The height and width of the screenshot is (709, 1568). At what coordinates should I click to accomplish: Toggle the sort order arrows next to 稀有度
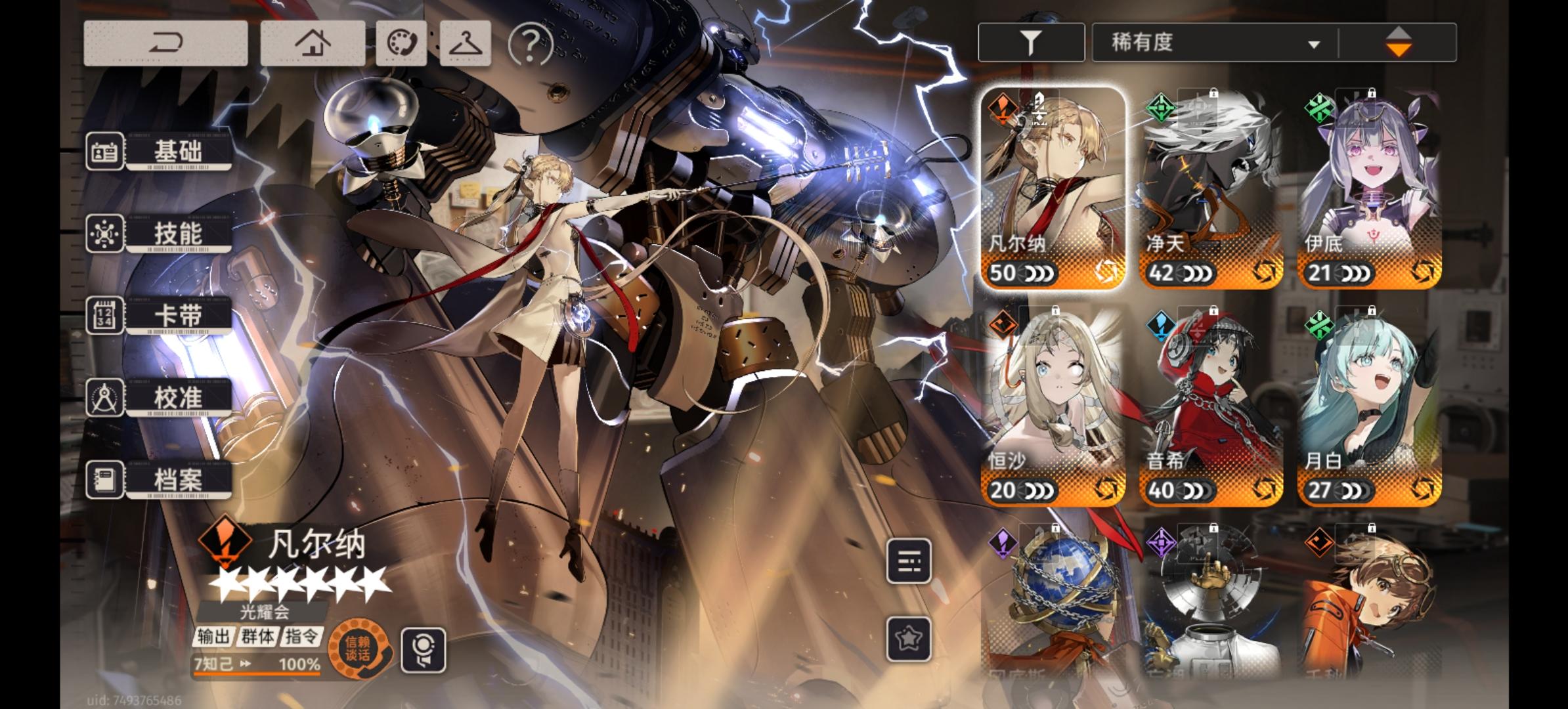click(1403, 41)
